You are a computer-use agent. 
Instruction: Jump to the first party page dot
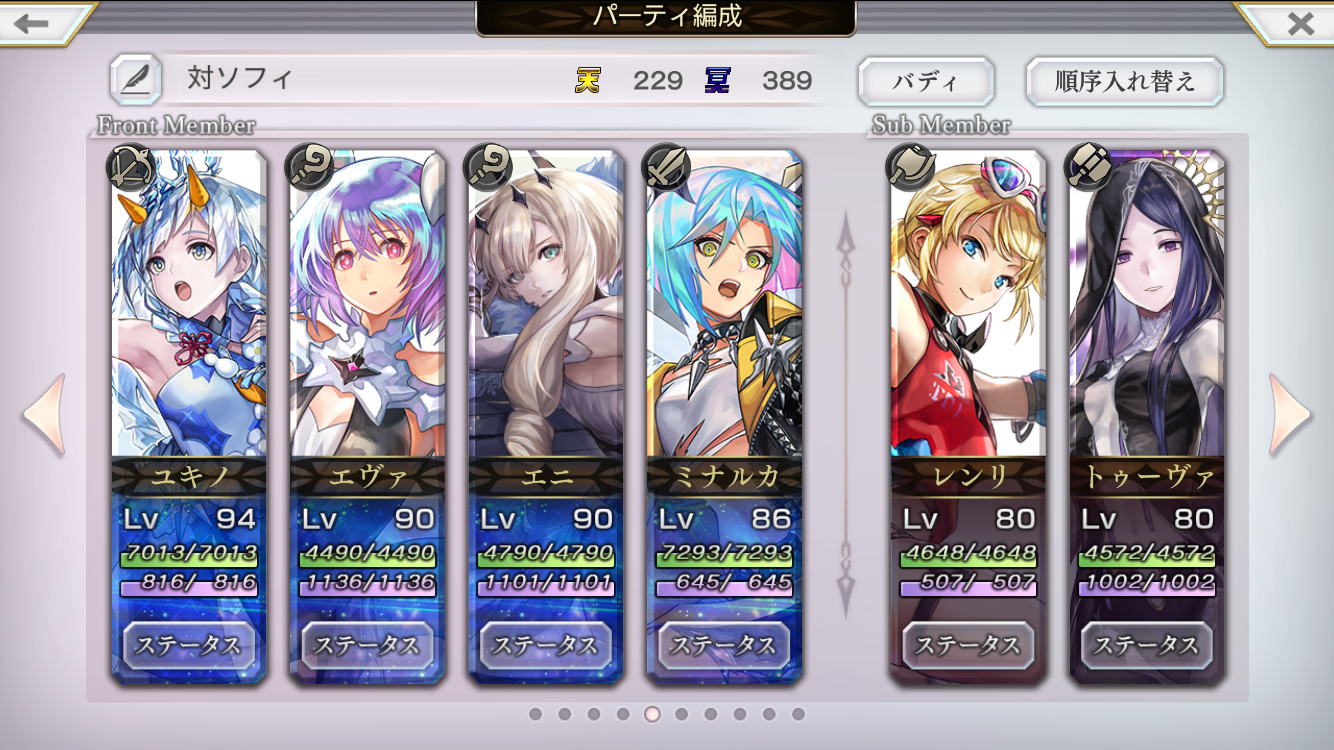point(536,714)
